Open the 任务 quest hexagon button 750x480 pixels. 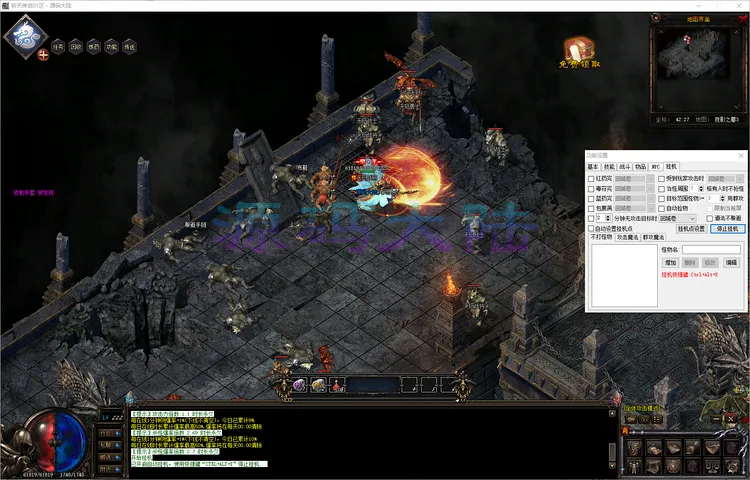coord(58,46)
